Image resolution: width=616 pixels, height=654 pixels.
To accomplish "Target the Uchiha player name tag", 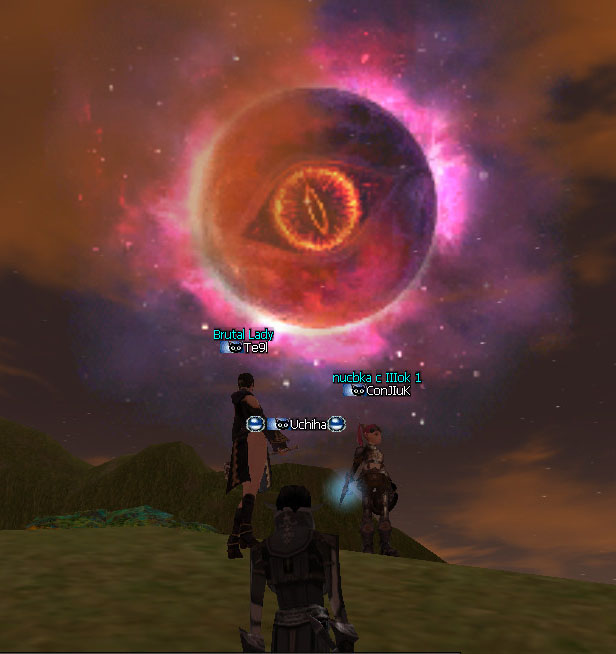I will [308, 425].
